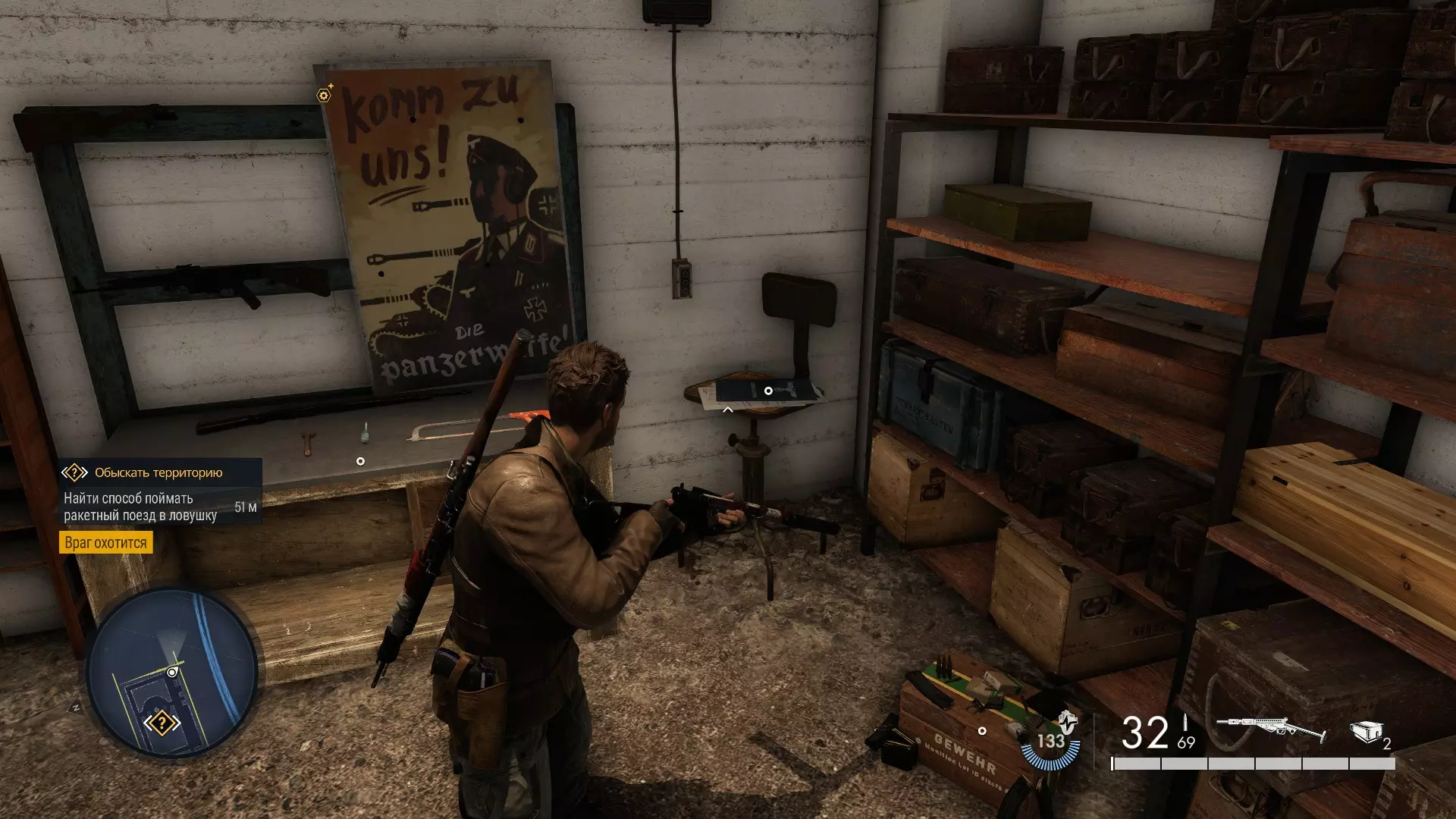Select the interaction dot on the workbench table
This screenshot has width=1456, height=819.
click(x=360, y=461)
